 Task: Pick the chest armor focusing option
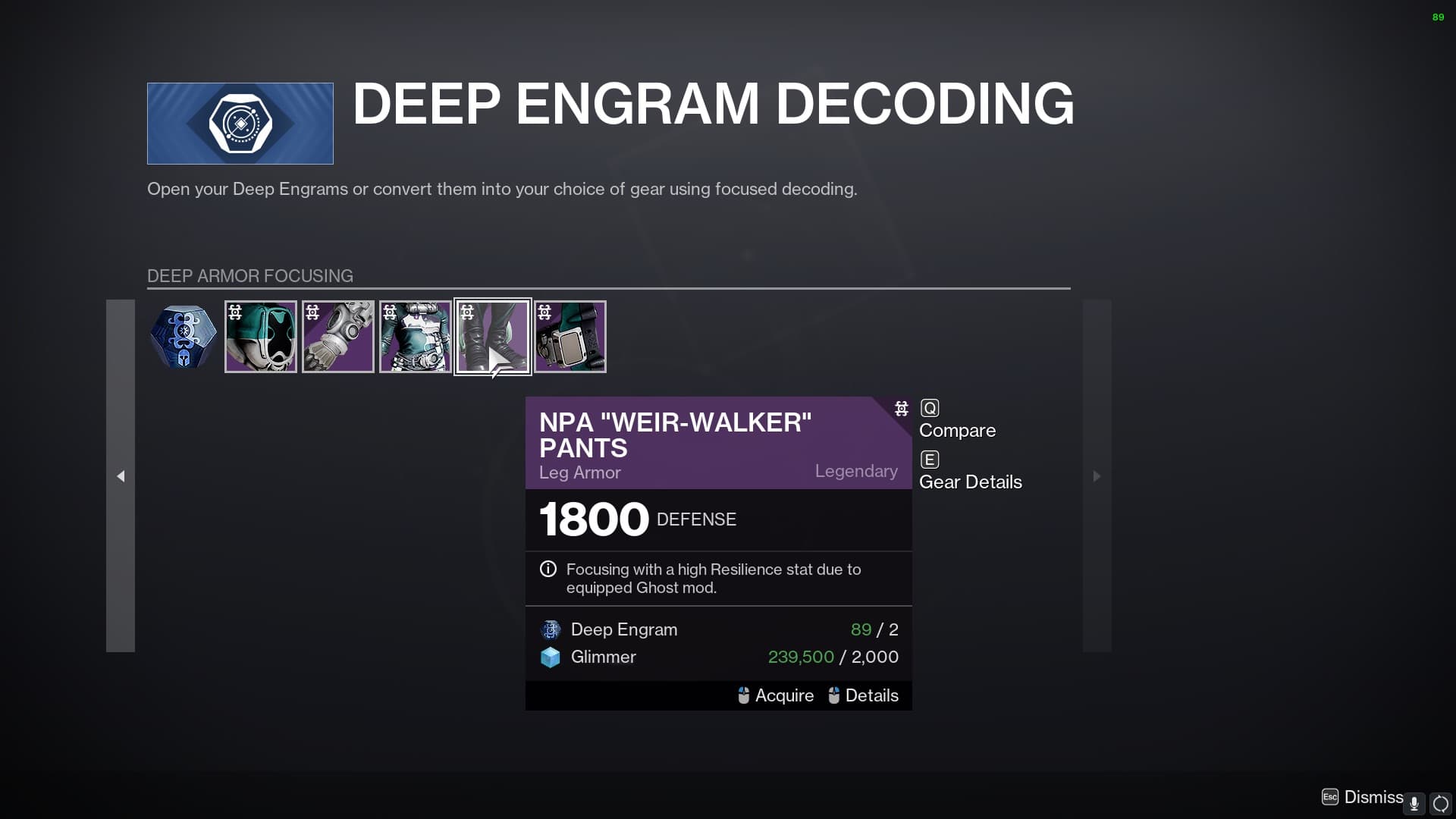tap(415, 336)
